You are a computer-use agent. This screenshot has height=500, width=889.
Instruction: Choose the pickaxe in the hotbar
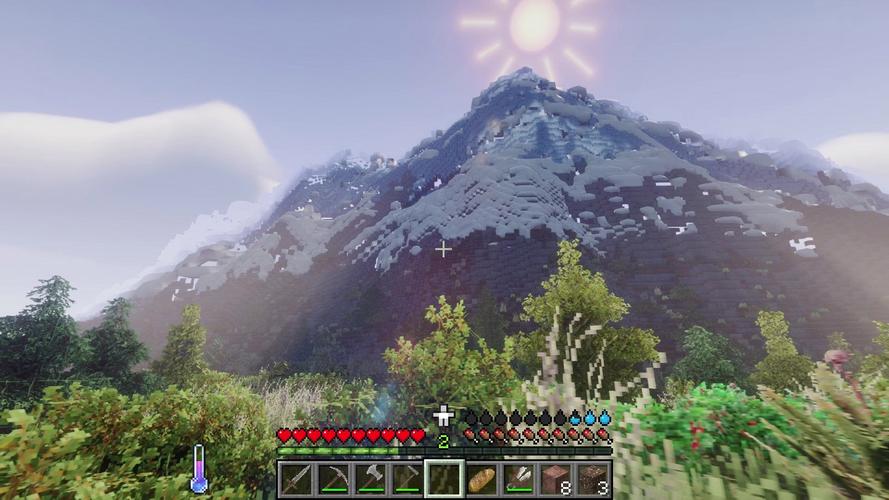point(333,479)
